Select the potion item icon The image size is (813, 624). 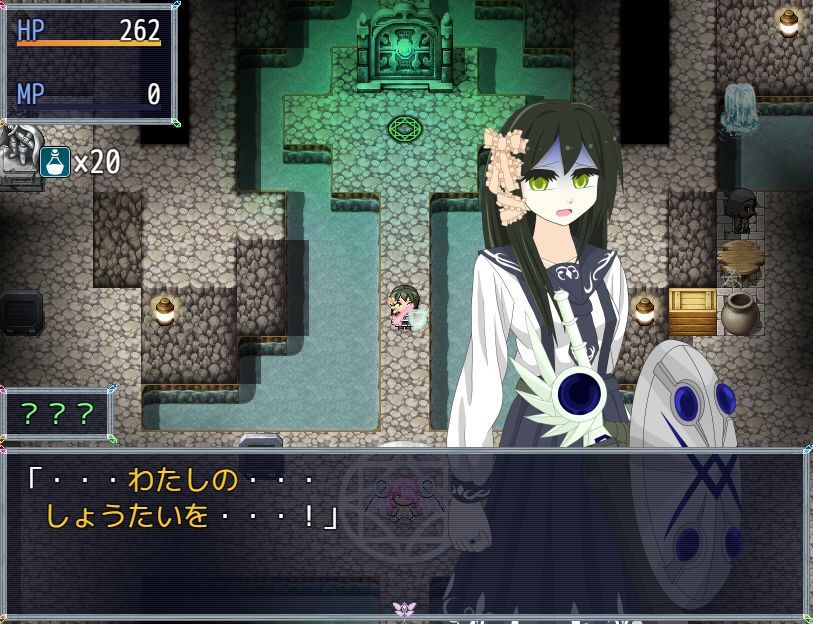point(55,161)
